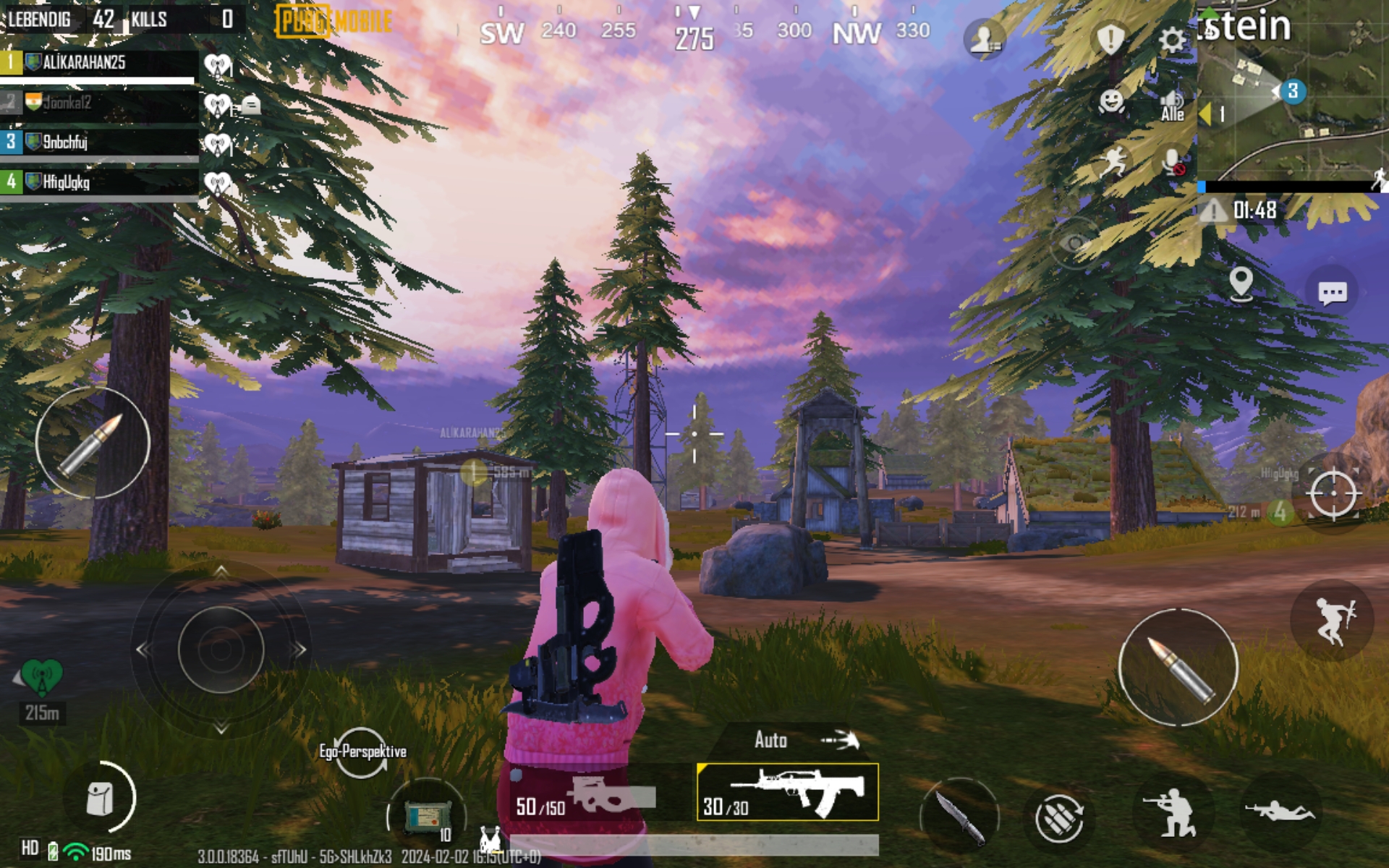The height and width of the screenshot is (868, 1389).
Task: Aim down sights with the scope button
Action: point(1333,493)
